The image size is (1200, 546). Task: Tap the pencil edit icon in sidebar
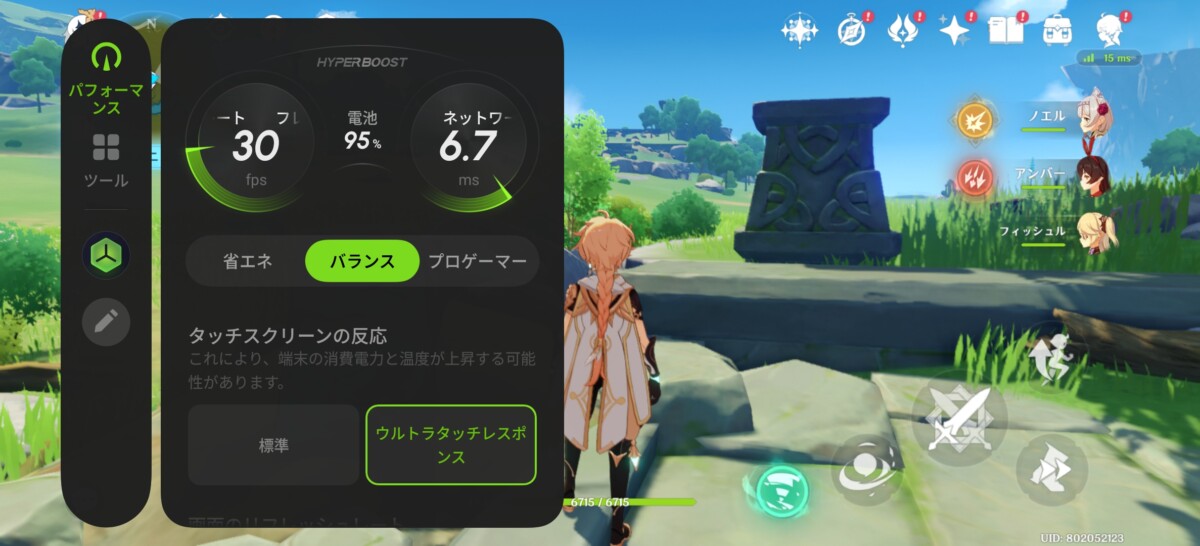[x=106, y=322]
